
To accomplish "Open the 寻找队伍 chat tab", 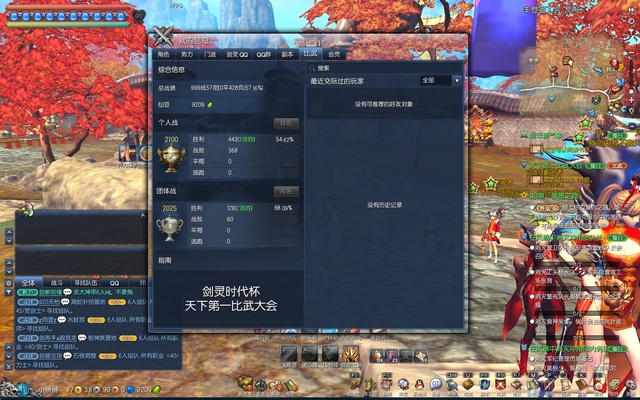I will (85, 283).
